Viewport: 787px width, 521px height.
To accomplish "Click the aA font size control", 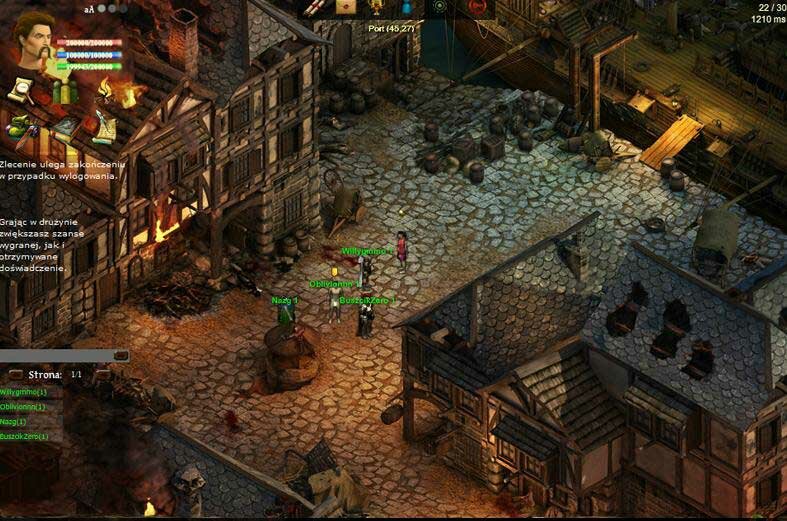I will coord(89,9).
